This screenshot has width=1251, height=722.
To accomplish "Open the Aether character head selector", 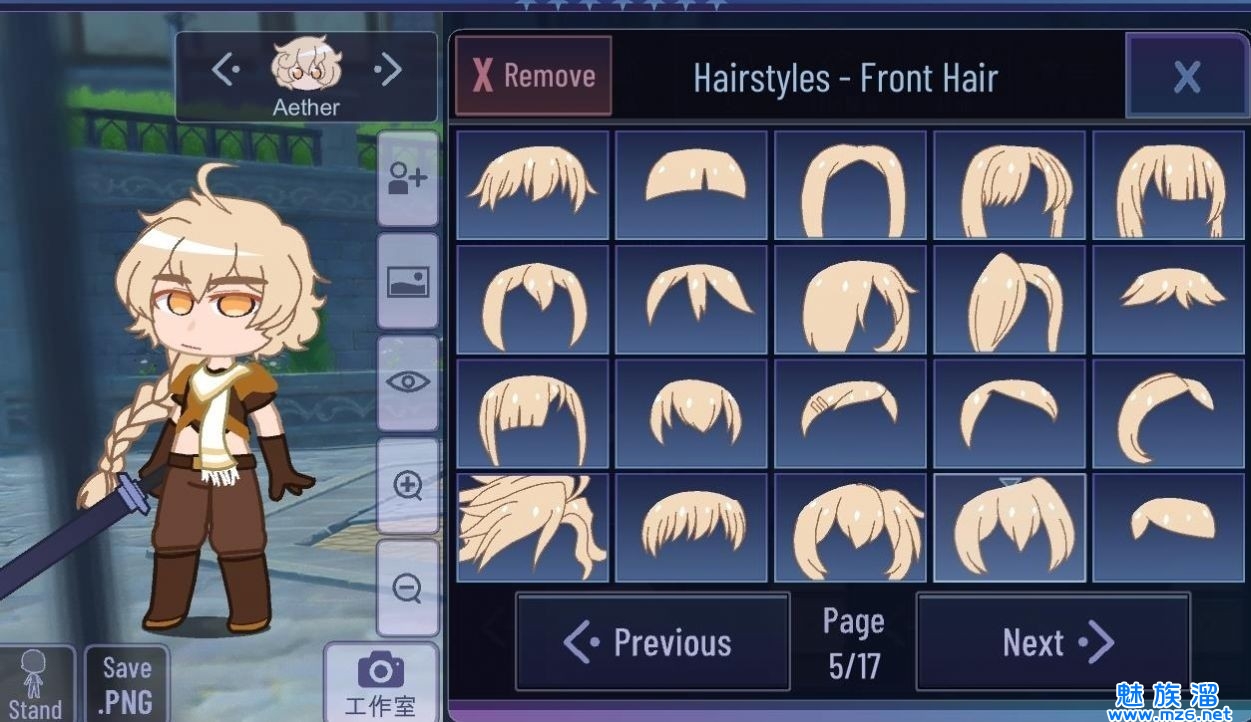I will [x=306, y=75].
